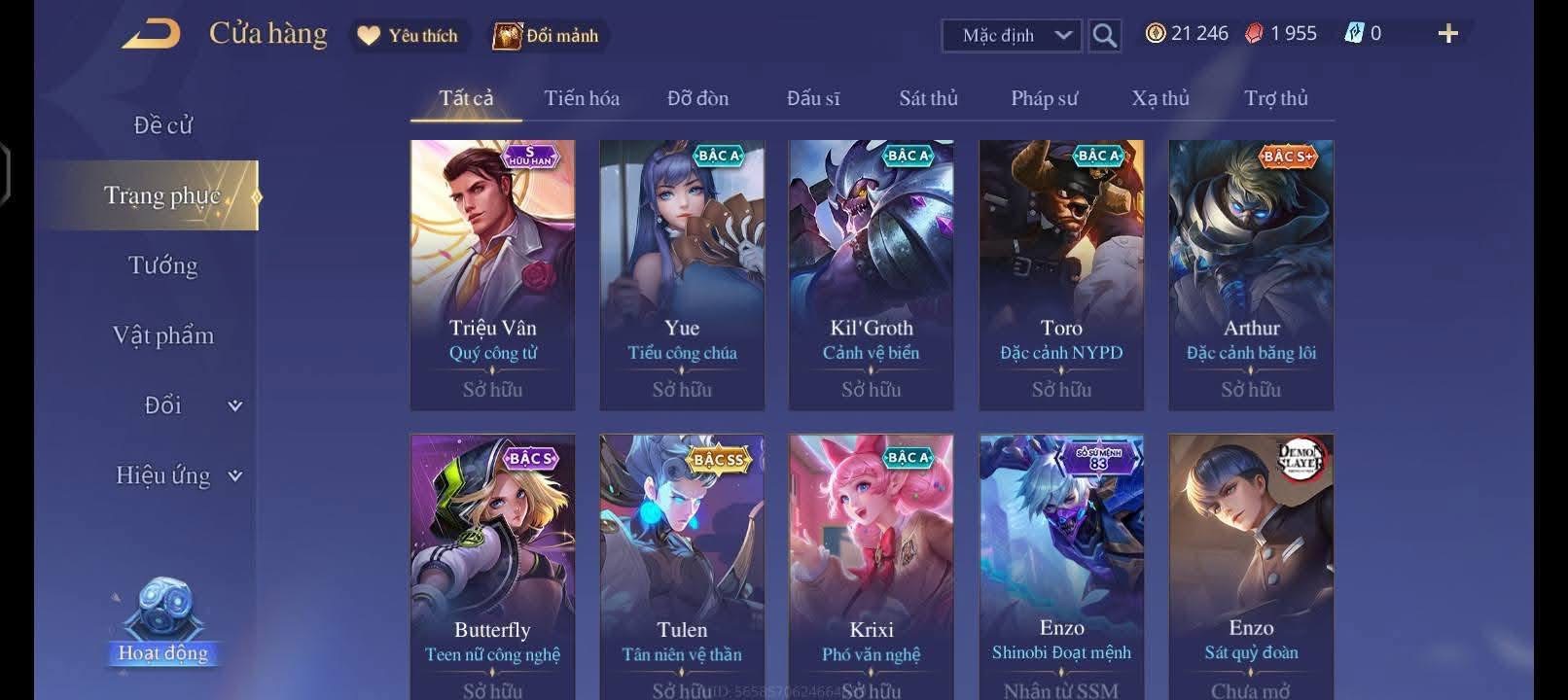Image resolution: width=1568 pixels, height=700 pixels.
Task: Click the magnifying glass search button
Action: point(1104,36)
